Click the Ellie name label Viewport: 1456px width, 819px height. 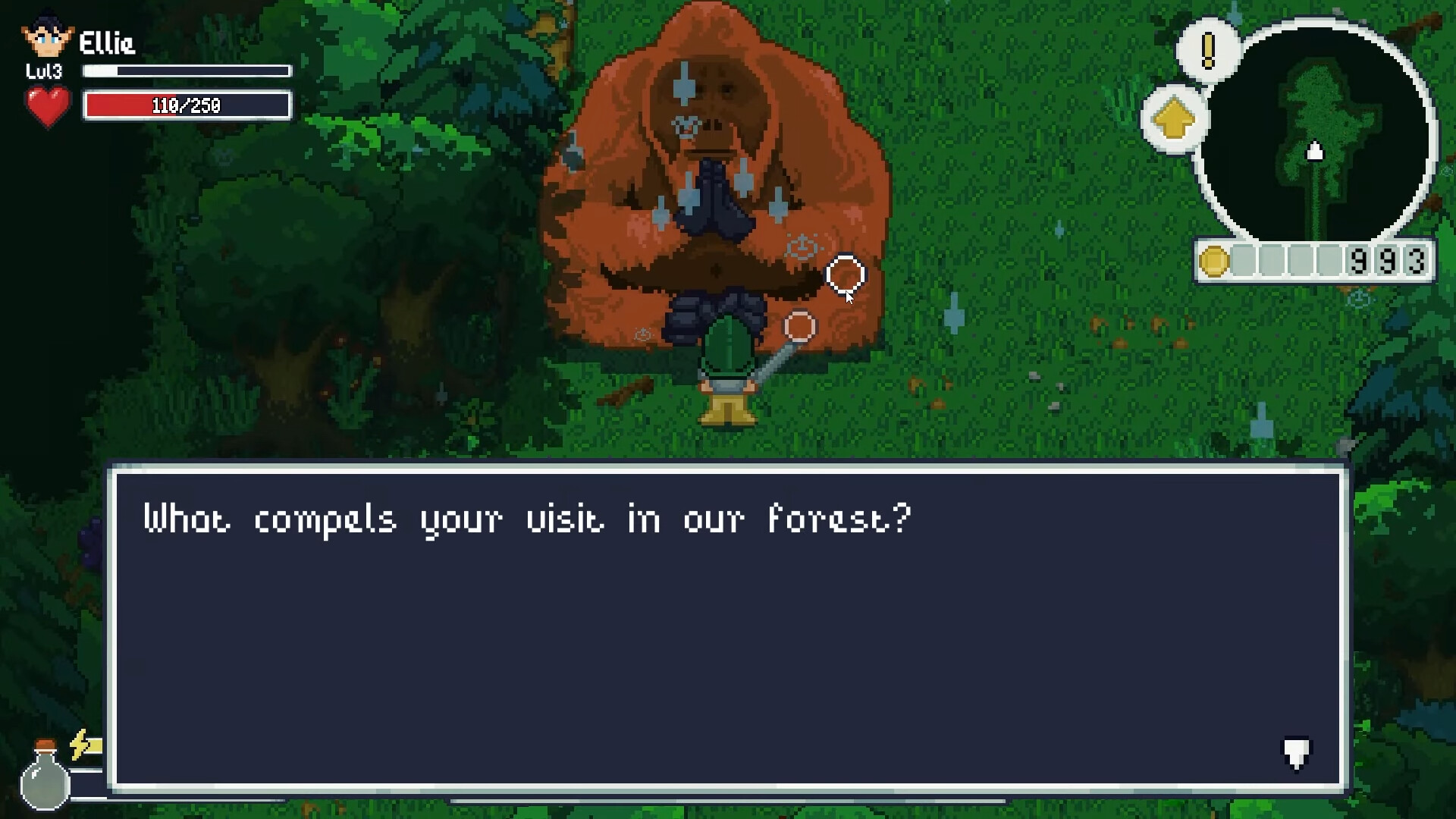pyautogui.click(x=106, y=44)
